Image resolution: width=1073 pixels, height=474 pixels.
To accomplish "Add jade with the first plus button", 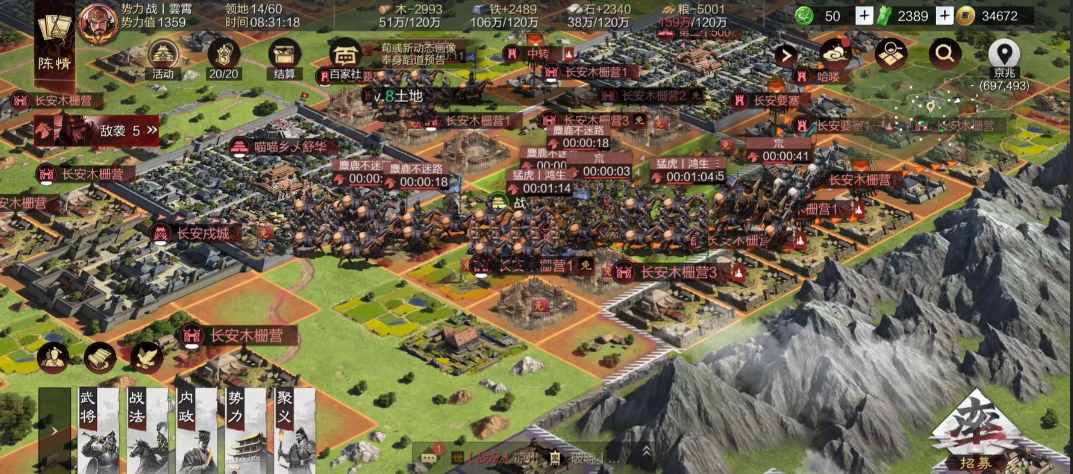I will [864, 16].
